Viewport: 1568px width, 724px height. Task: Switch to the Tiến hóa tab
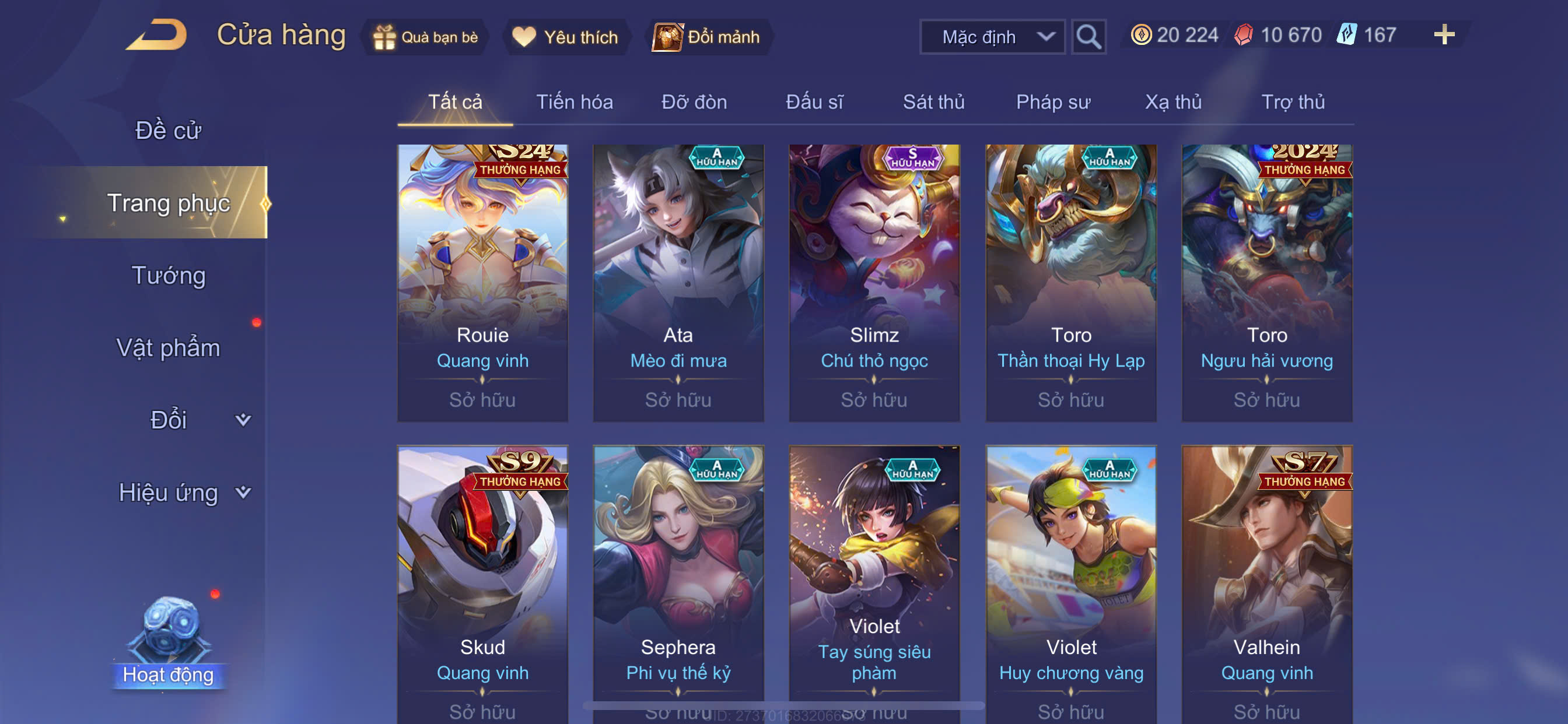(x=574, y=101)
